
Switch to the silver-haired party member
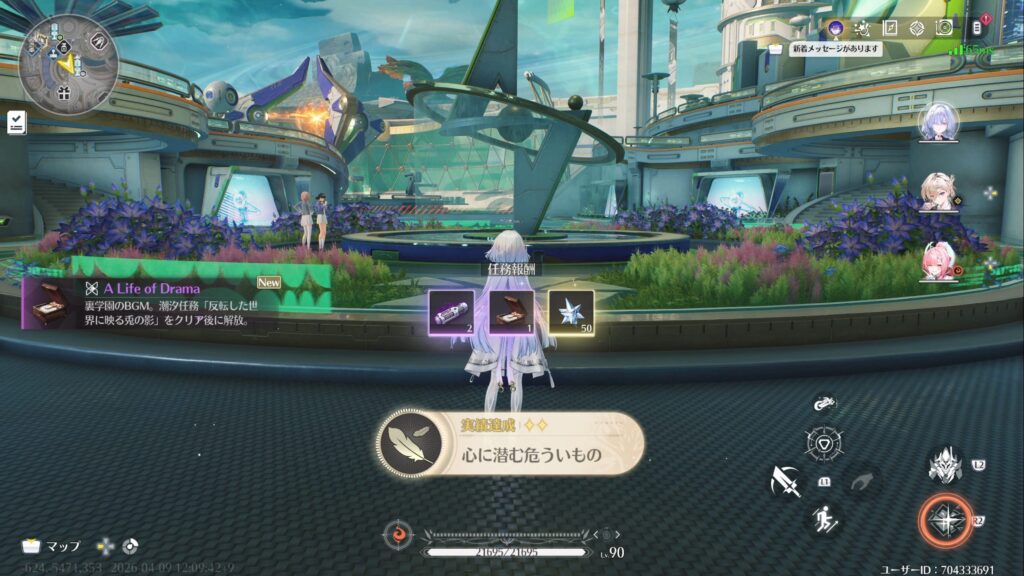(938, 122)
